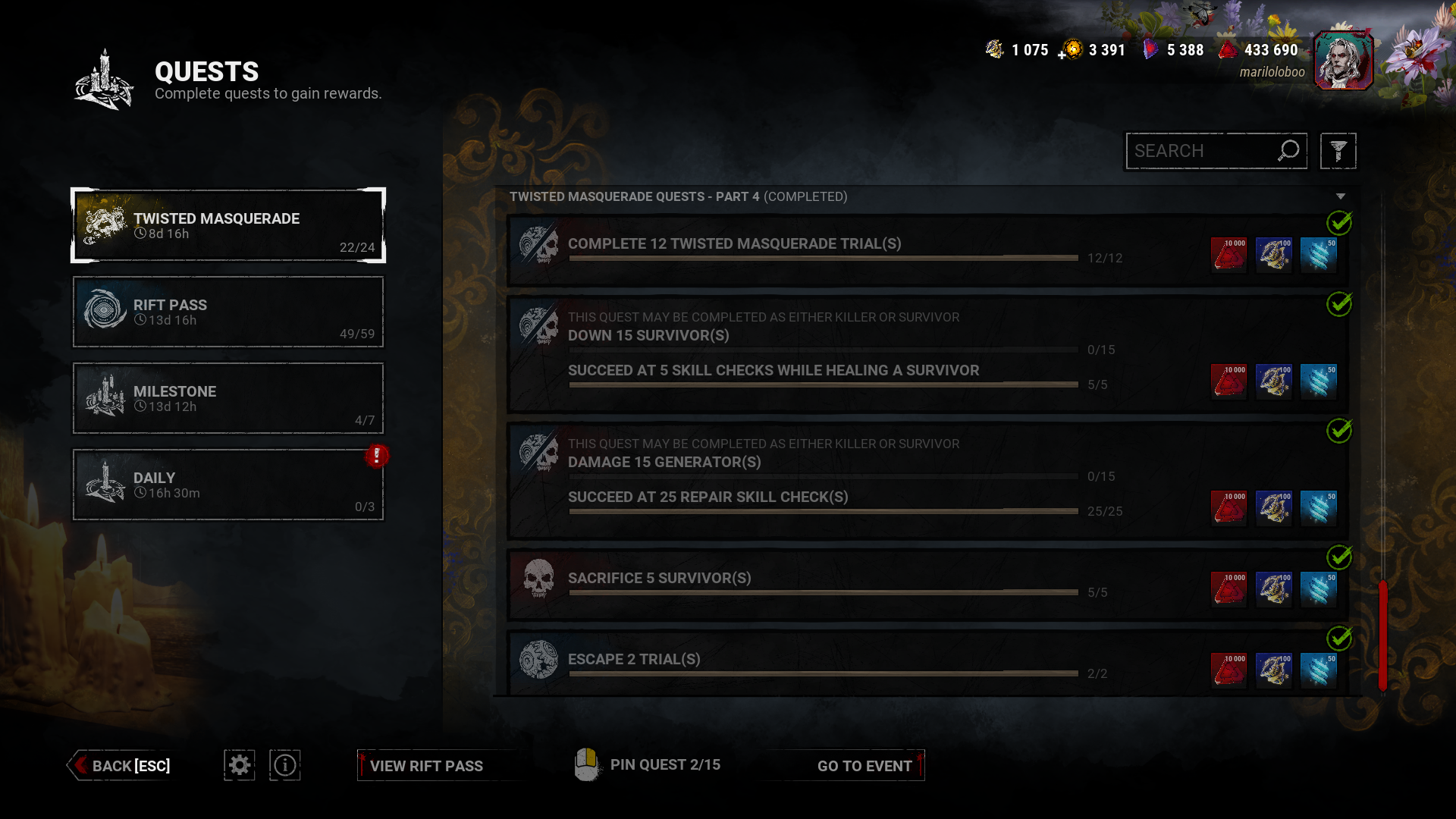
Task: Click the killer skull icon on Sacrifice 5 Survivors quest
Action: pyautogui.click(x=538, y=577)
